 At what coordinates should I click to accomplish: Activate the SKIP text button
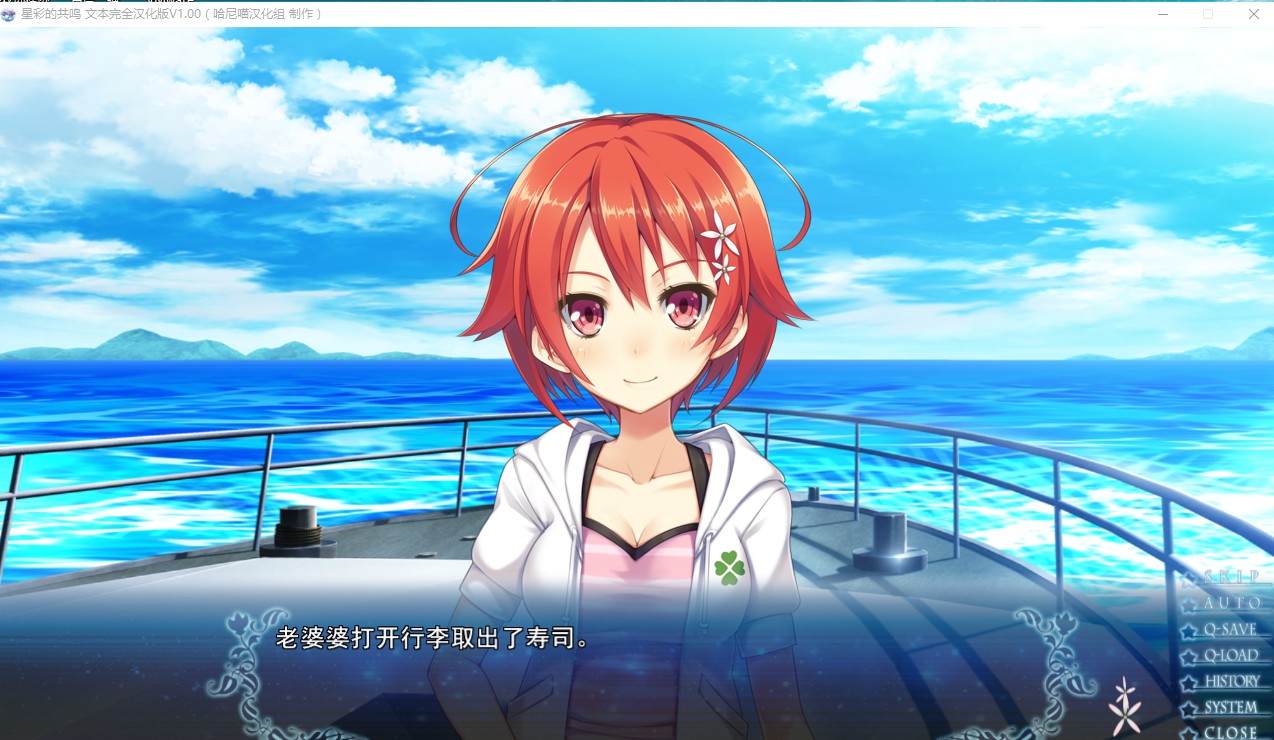point(1229,577)
